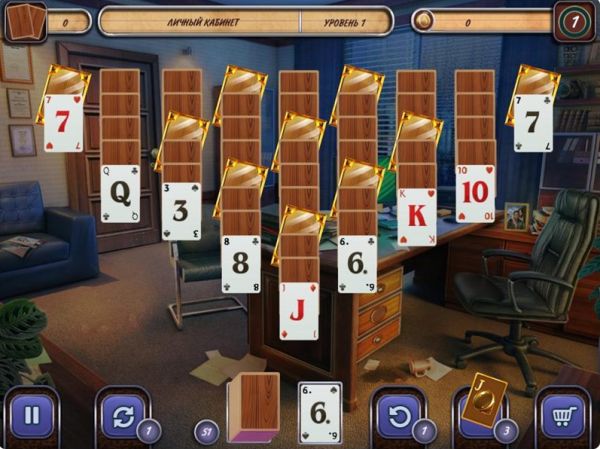The width and height of the screenshot is (600, 449).
Task: Open Личный кабинет in the top bar
Action: (x=199, y=21)
